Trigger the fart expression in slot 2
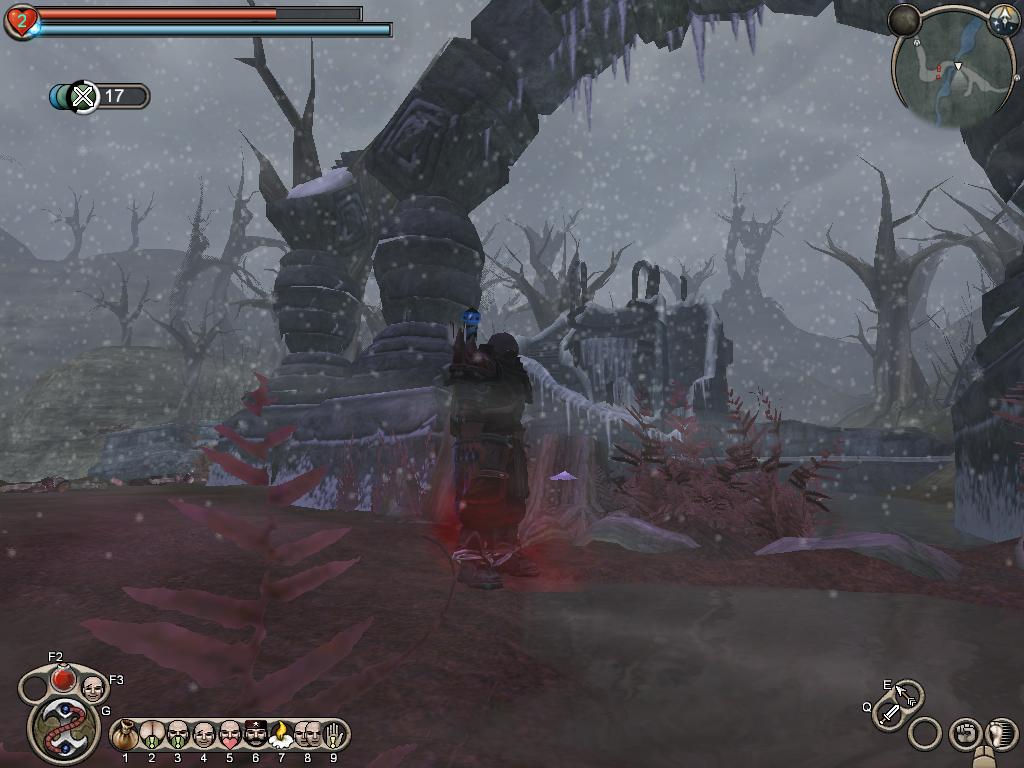Viewport: 1024px width, 768px height. (152, 735)
